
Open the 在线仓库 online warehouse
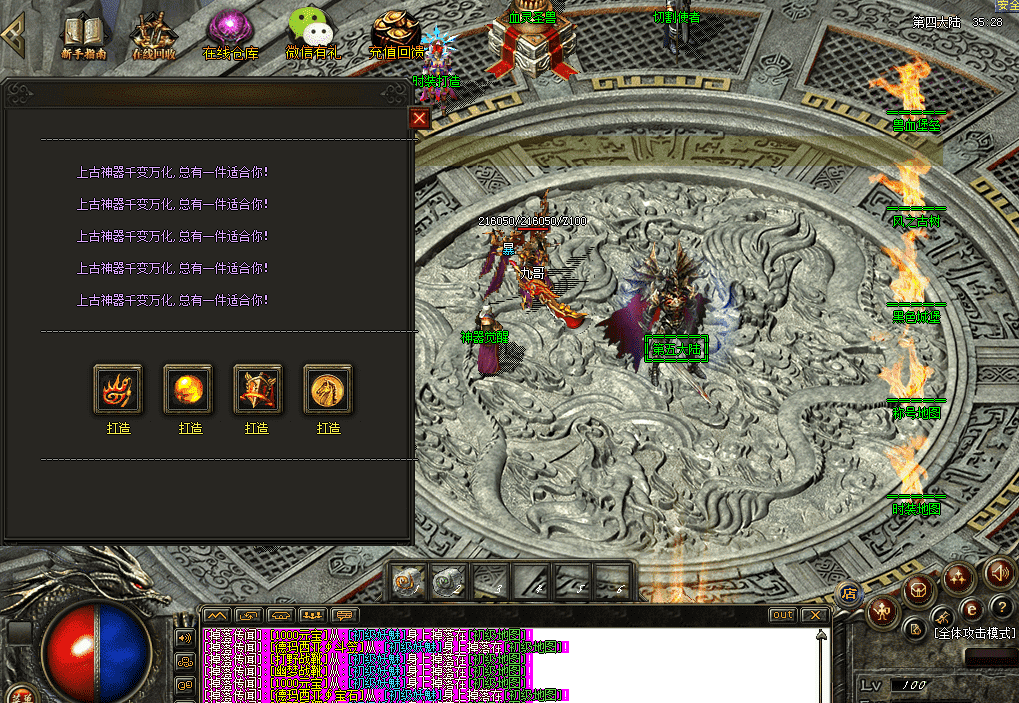pyautogui.click(x=230, y=35)
